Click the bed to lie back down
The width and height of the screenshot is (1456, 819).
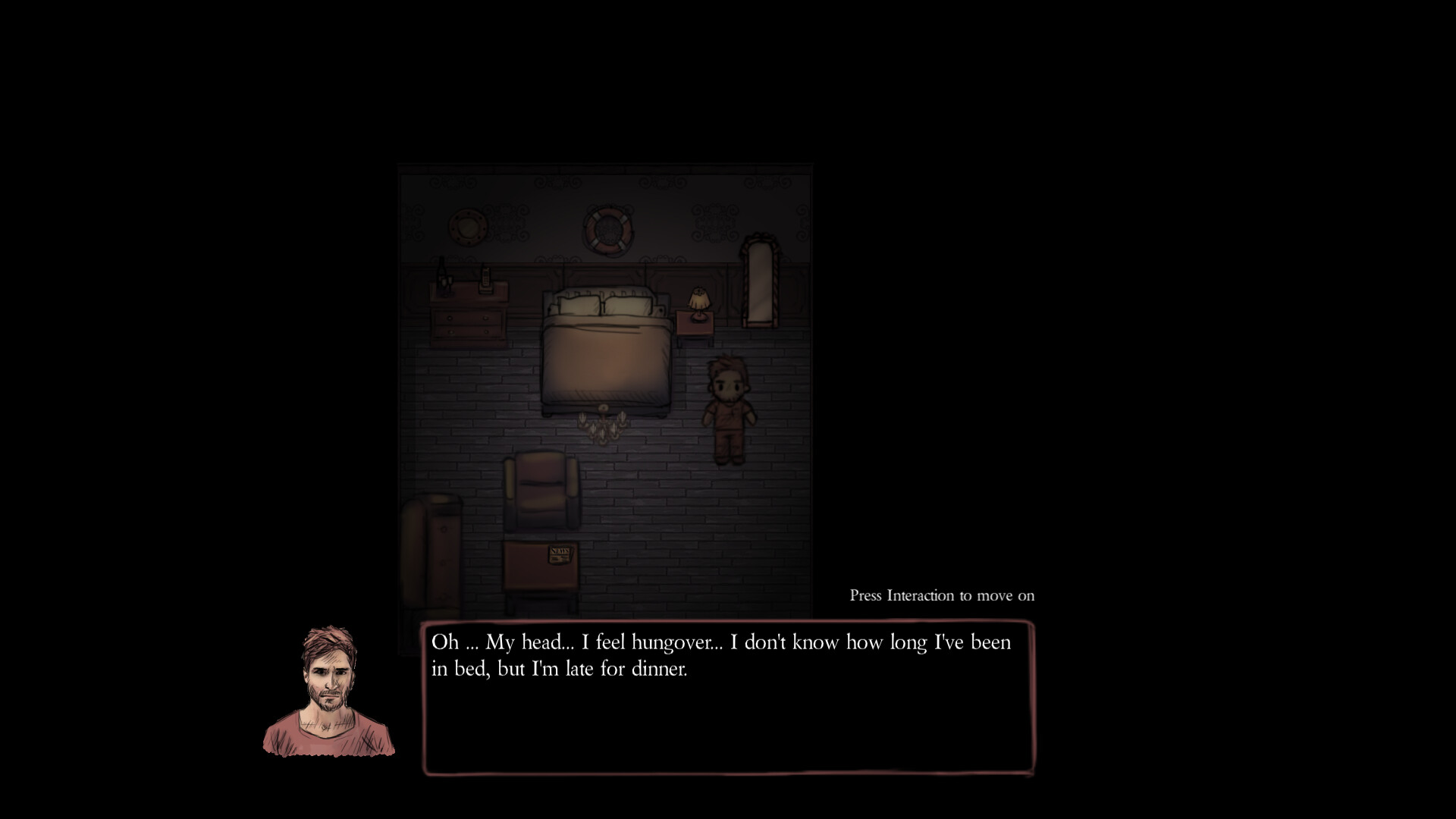point(606,356)
